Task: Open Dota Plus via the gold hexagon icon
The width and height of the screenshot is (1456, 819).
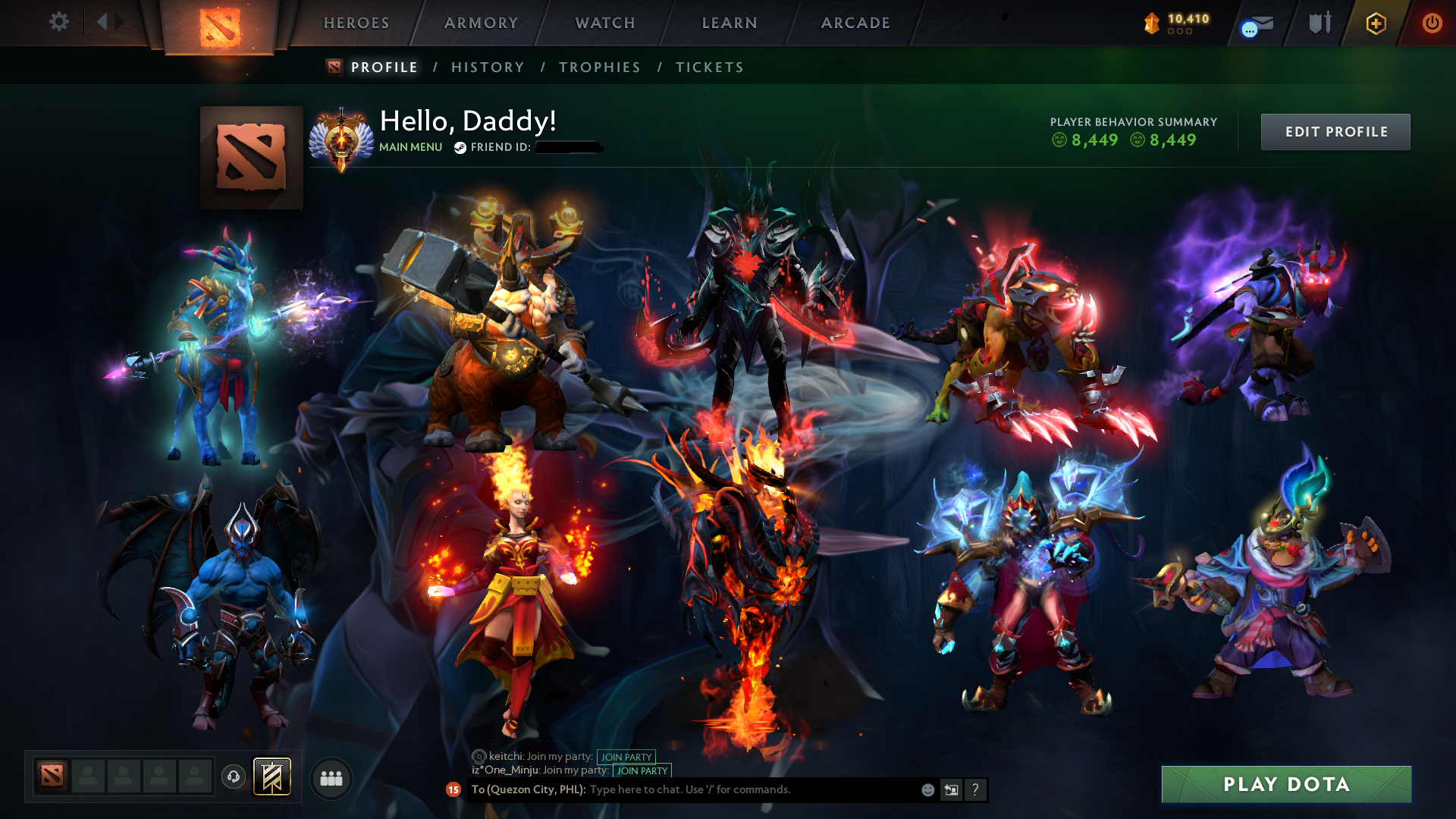Action: pos(1375,24)
